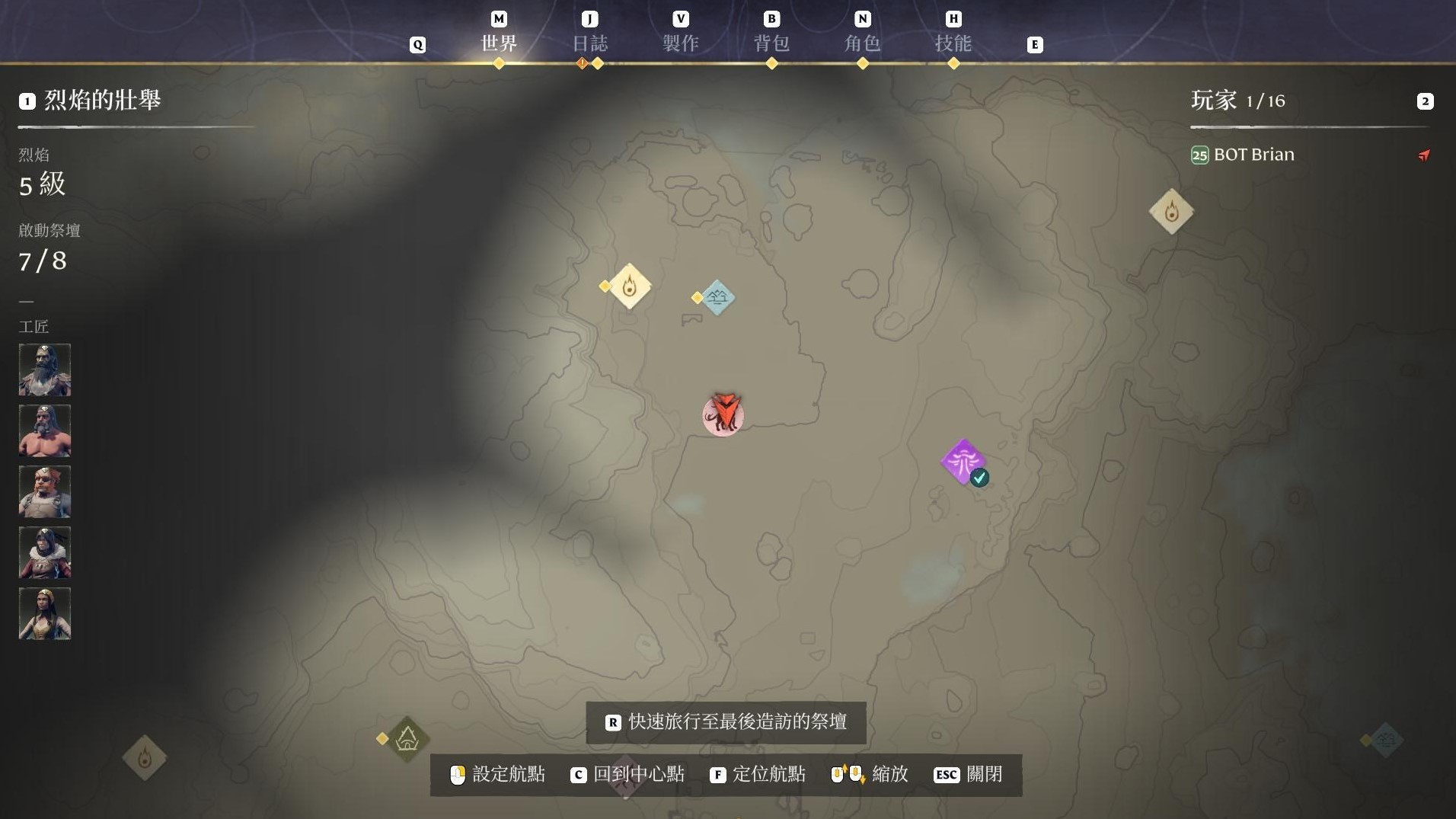This screenshot has width=1456, height=819.
Task: Open the 角色 character tab
Action: (862, 43)
